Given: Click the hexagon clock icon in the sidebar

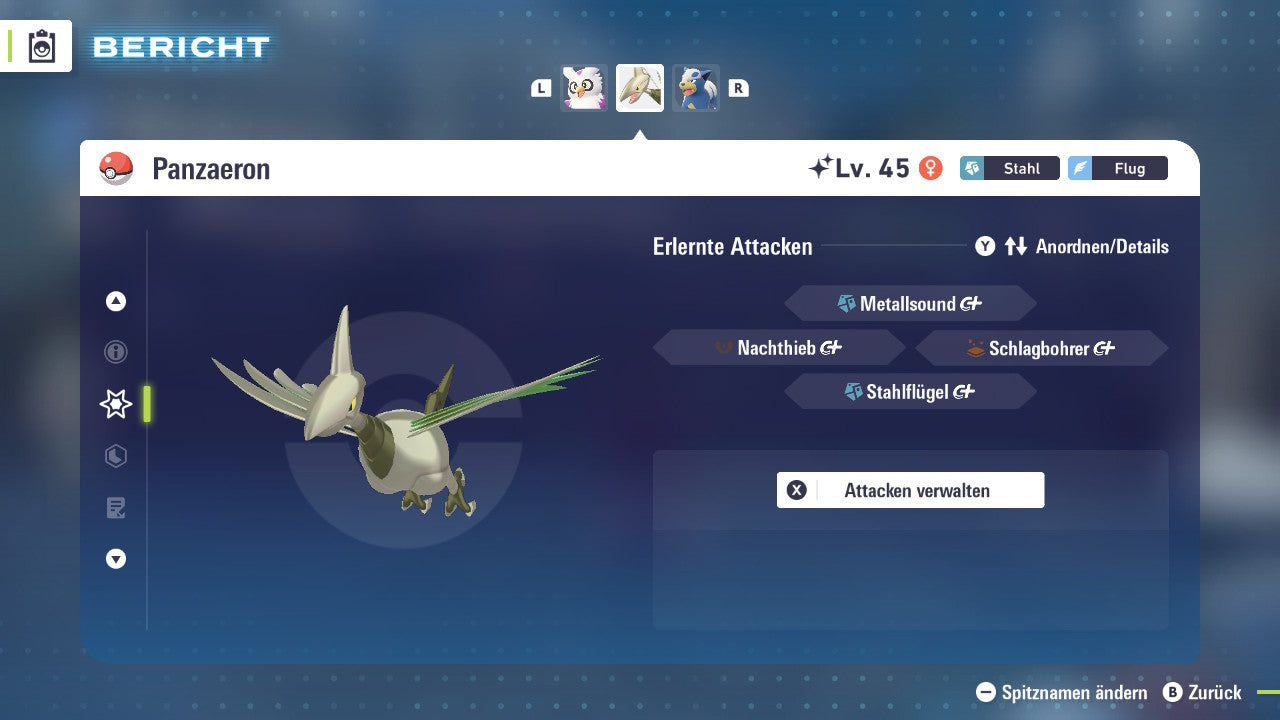Looking at the screenshot, I should [x=115, y=456].
